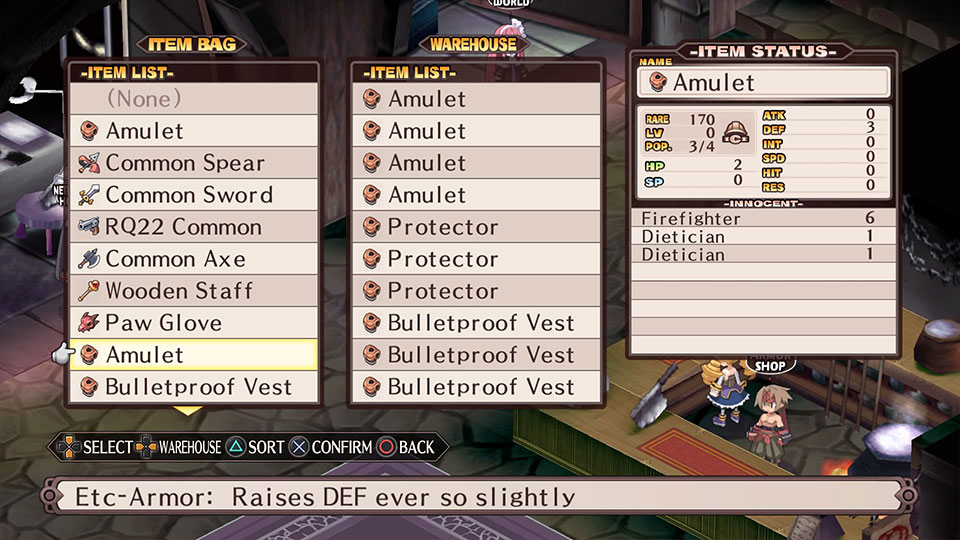The image size is (960, 540).
Task: Click the highlighted Amulet in Item Bag
Action: [193, 355]
